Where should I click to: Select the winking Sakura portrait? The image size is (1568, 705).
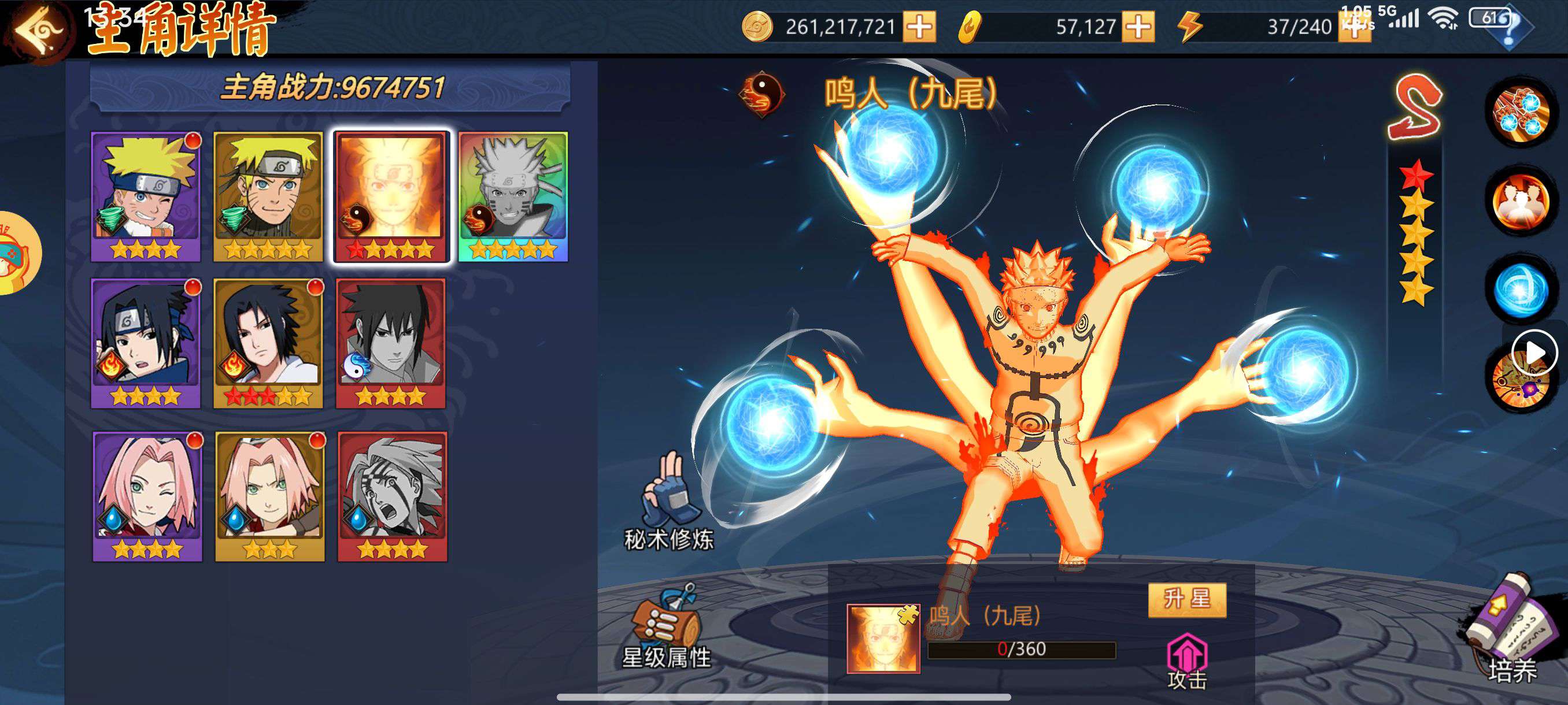(x=147, y=496)
